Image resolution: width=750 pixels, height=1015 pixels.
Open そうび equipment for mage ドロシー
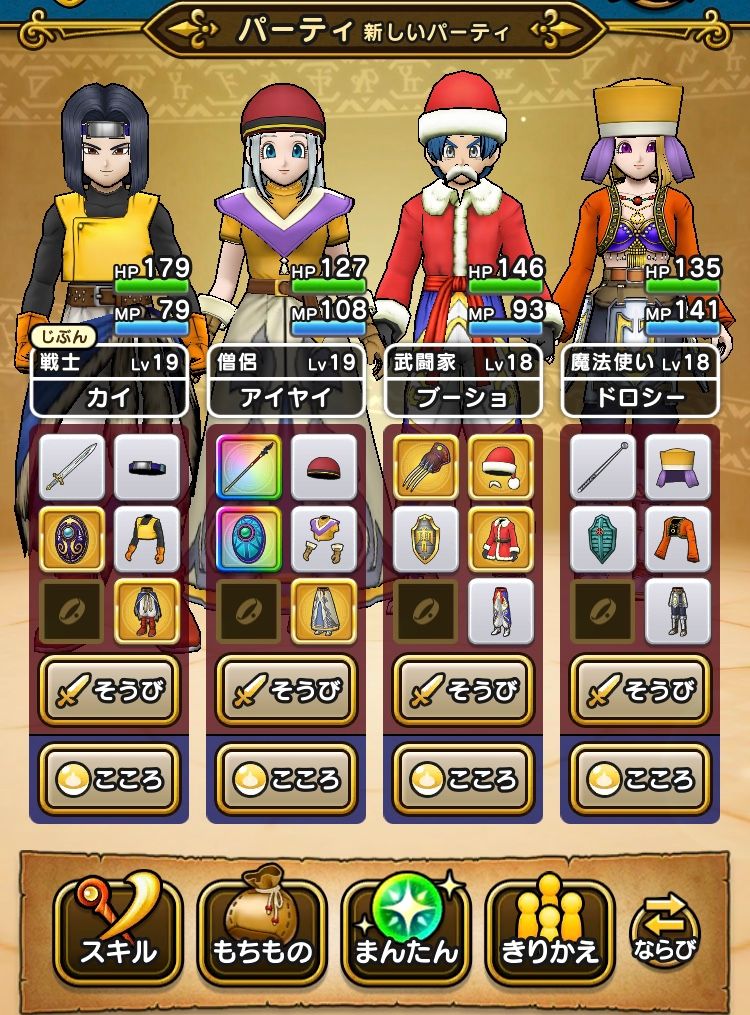[640, 690]
